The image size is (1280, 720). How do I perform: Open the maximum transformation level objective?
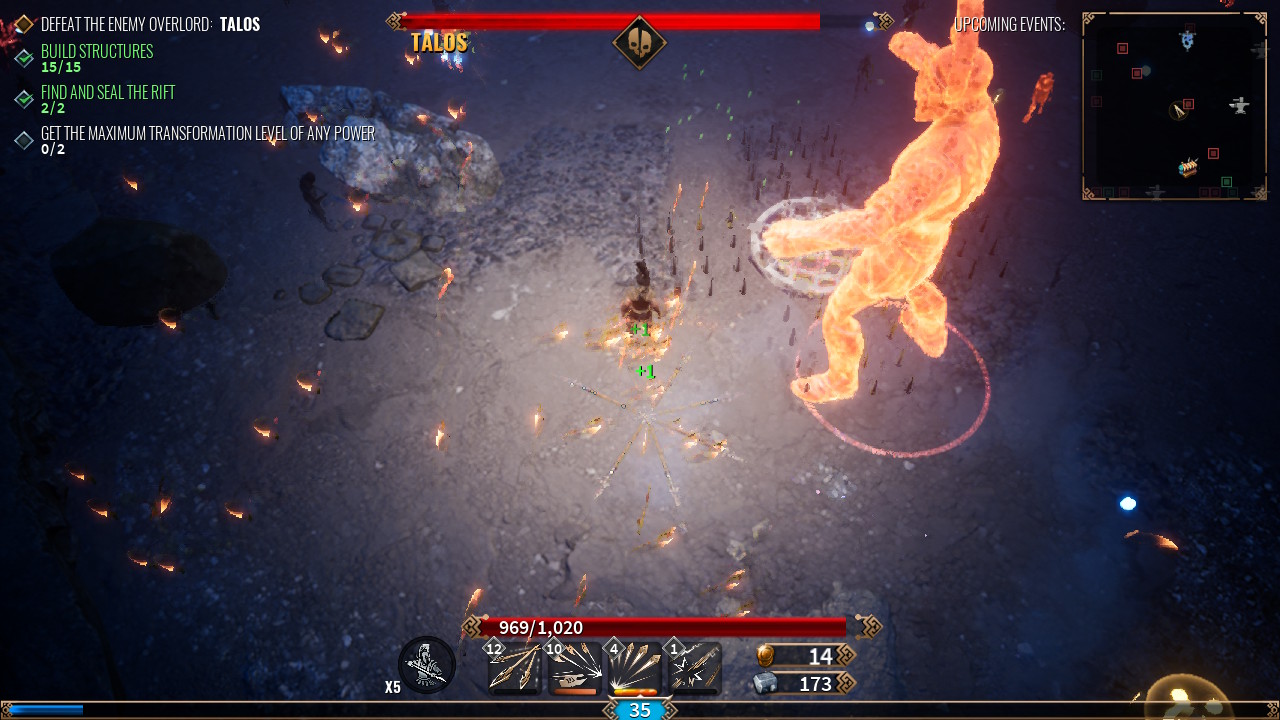tap(207, 134)
